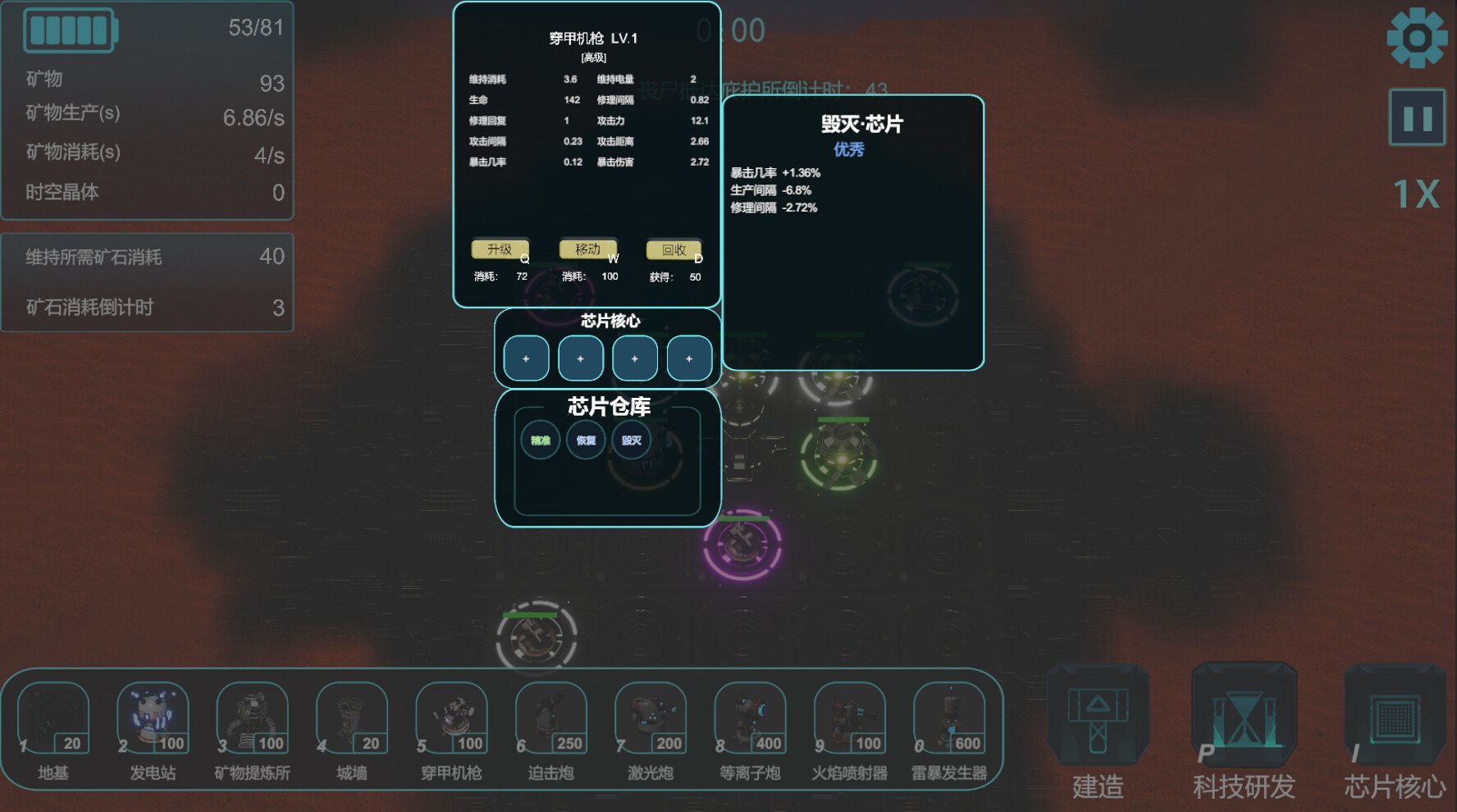Recycle the turret with 回收

coord(674,250)
